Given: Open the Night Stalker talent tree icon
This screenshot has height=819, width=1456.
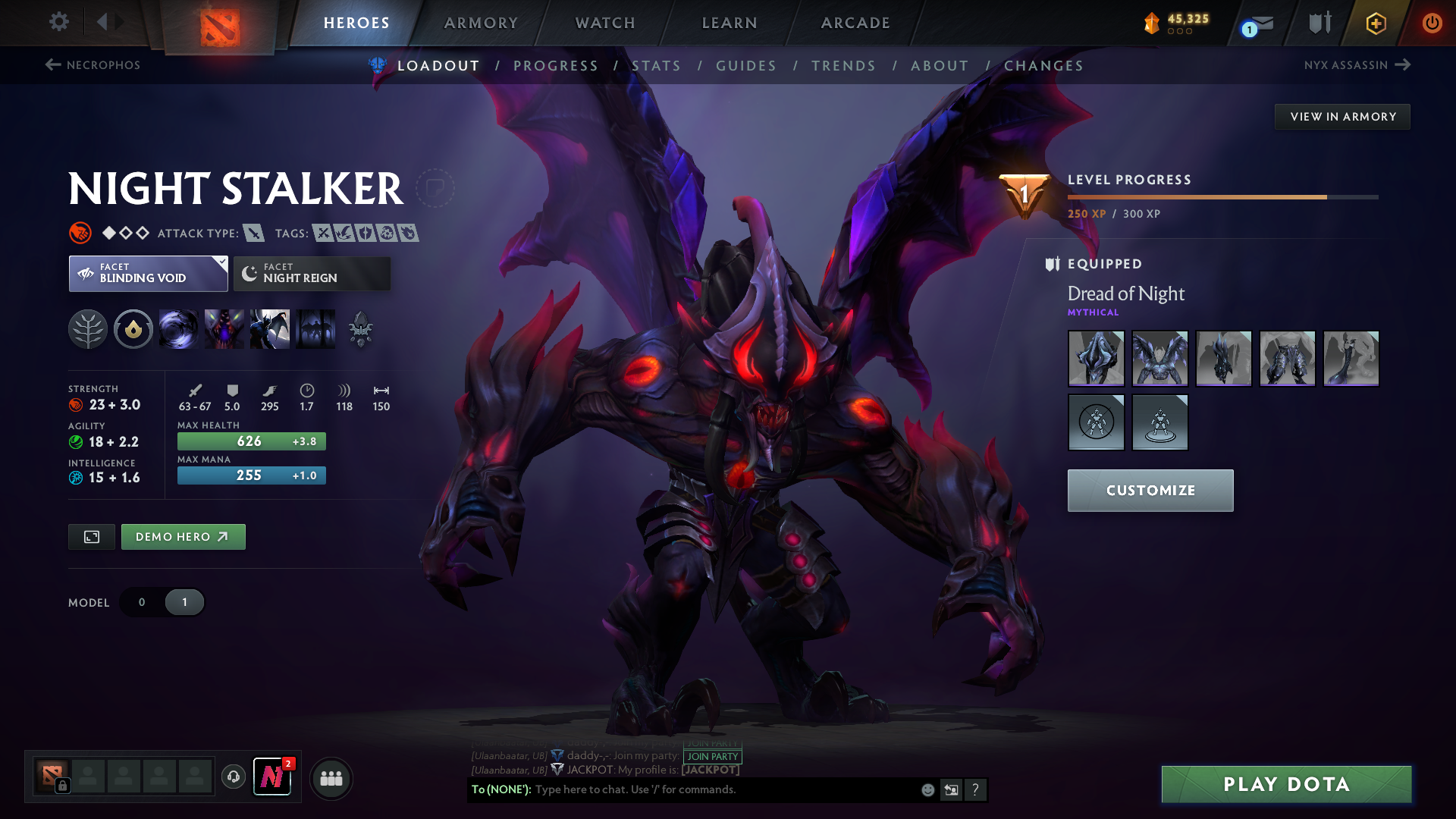Looking at the screenshot, I should pyautogui.click(x=89, y=328).
